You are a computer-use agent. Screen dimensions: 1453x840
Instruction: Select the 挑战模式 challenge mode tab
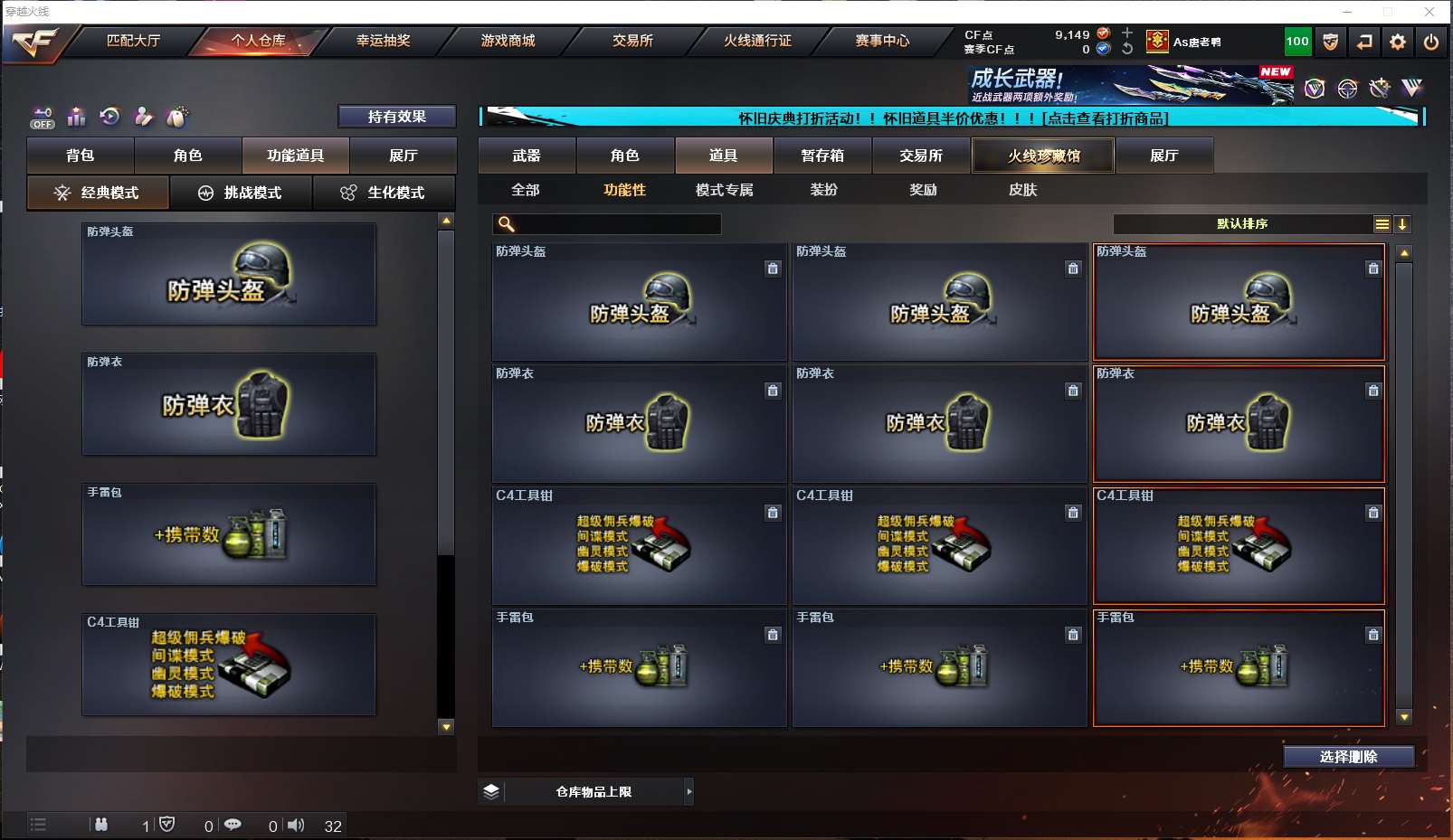(x=241, y=193)
